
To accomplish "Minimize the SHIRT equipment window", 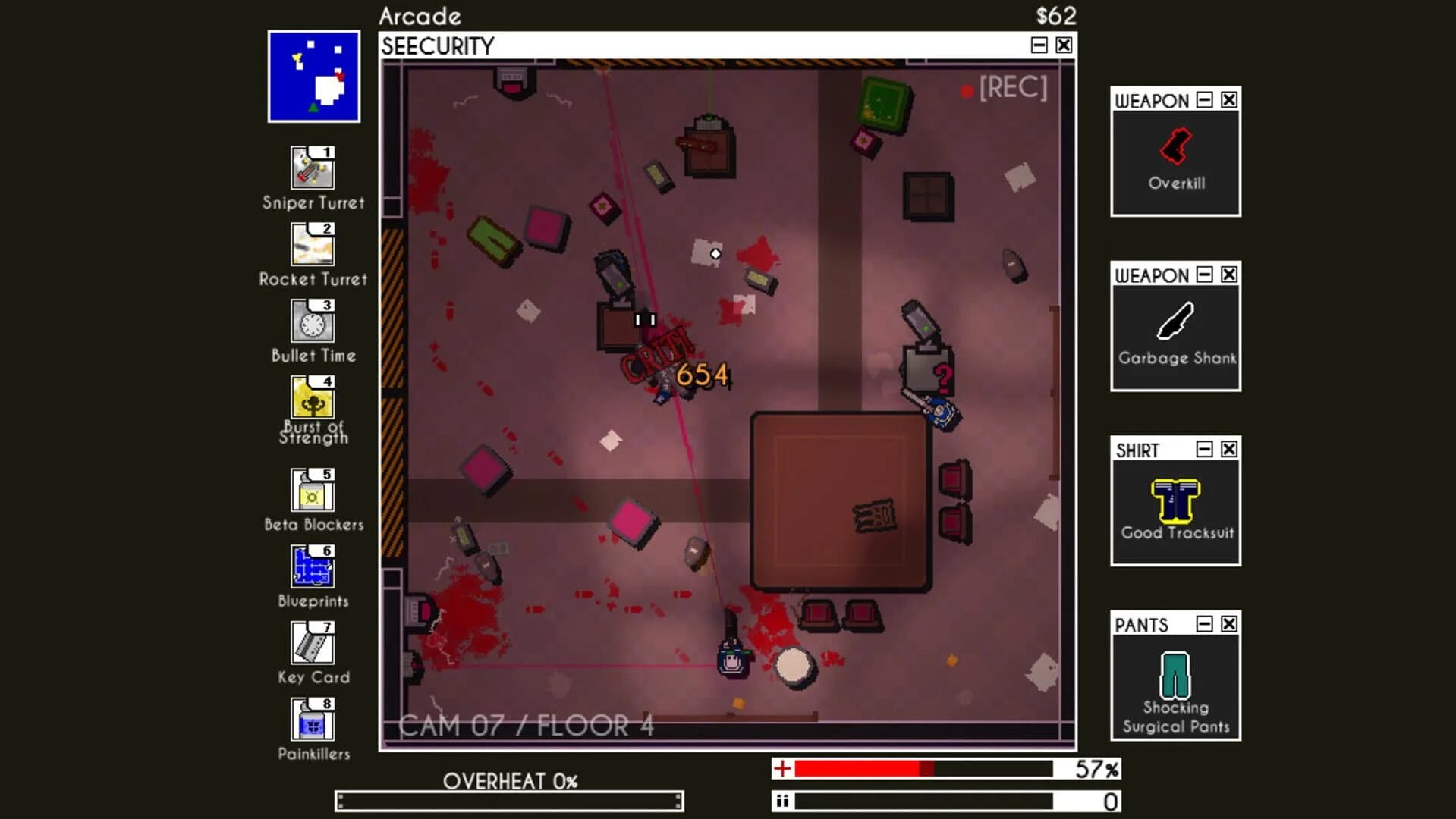I will point(1203,449).
